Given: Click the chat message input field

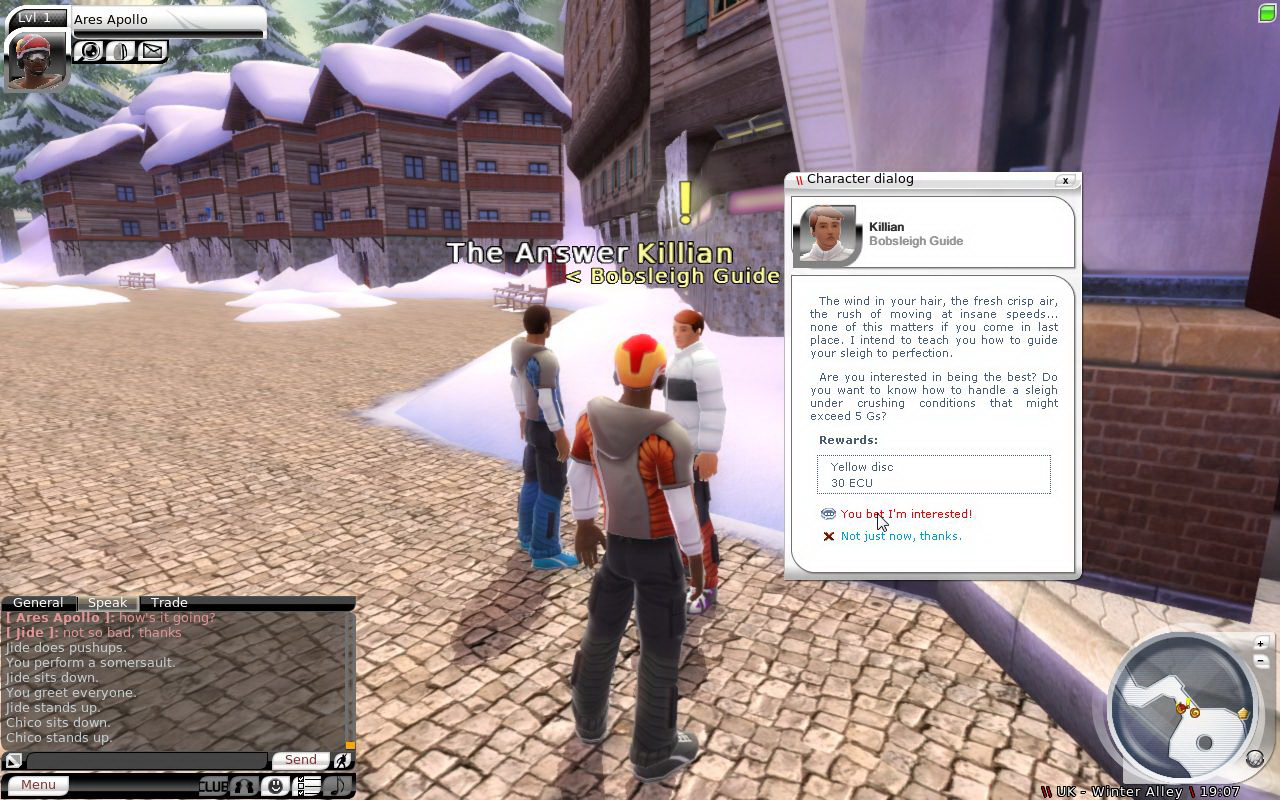Looking at the screenshot, I should [x=146, y=761].
